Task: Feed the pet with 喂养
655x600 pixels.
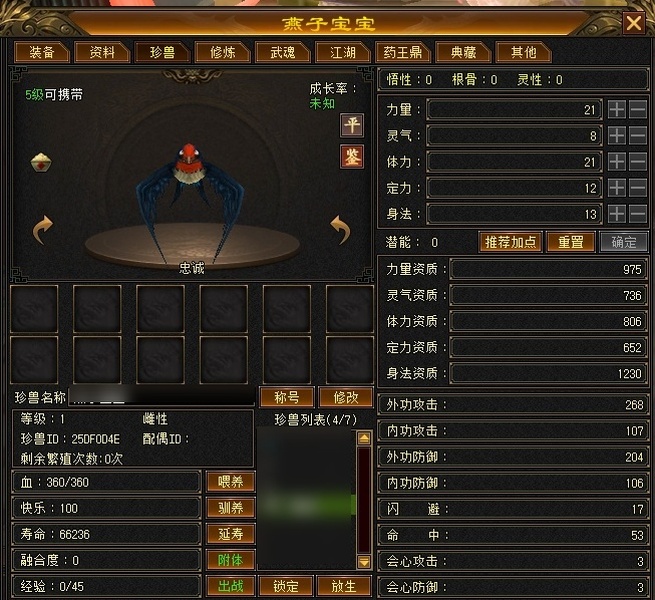Action: tap(230, 482)
